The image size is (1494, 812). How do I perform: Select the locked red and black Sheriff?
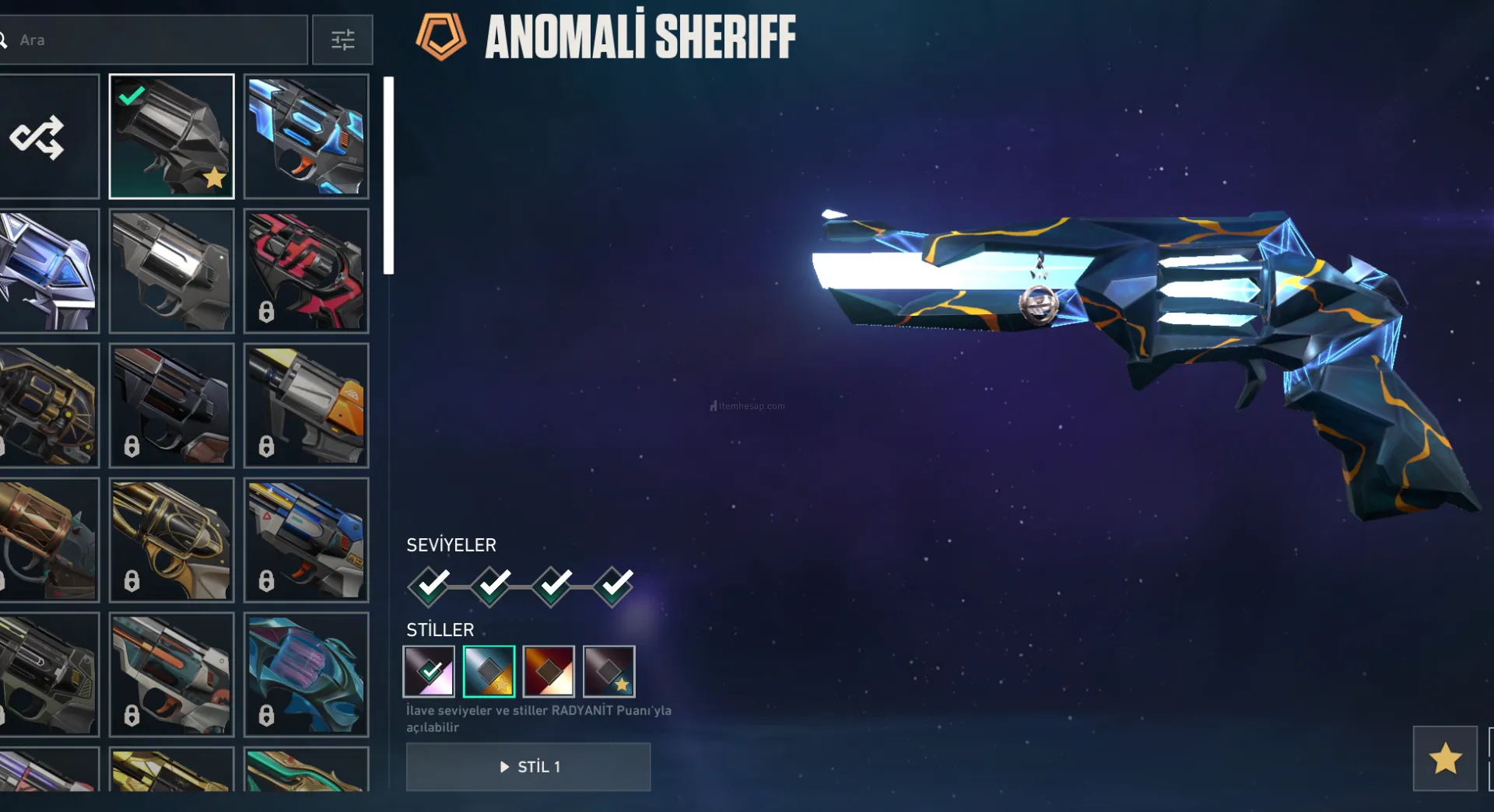[306, 271]
